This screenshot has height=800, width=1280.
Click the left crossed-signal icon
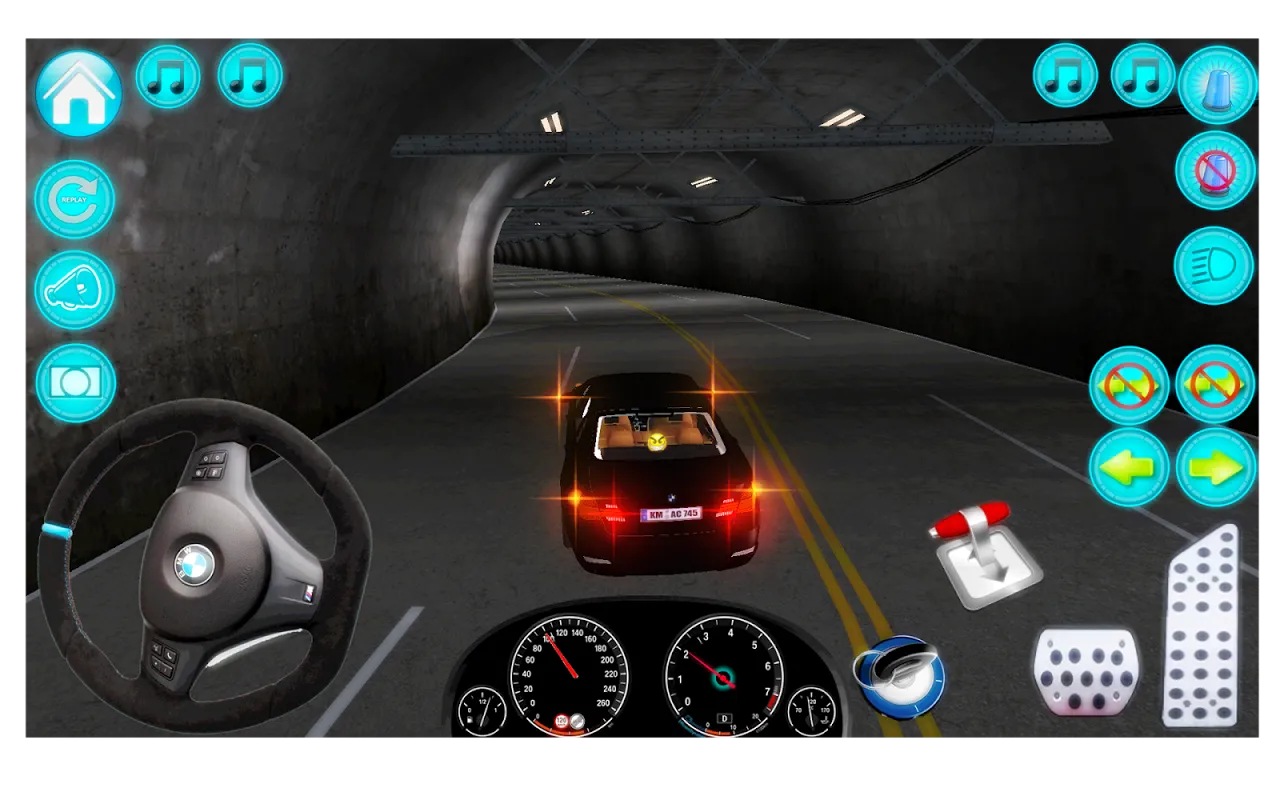tap(1128, 385)
